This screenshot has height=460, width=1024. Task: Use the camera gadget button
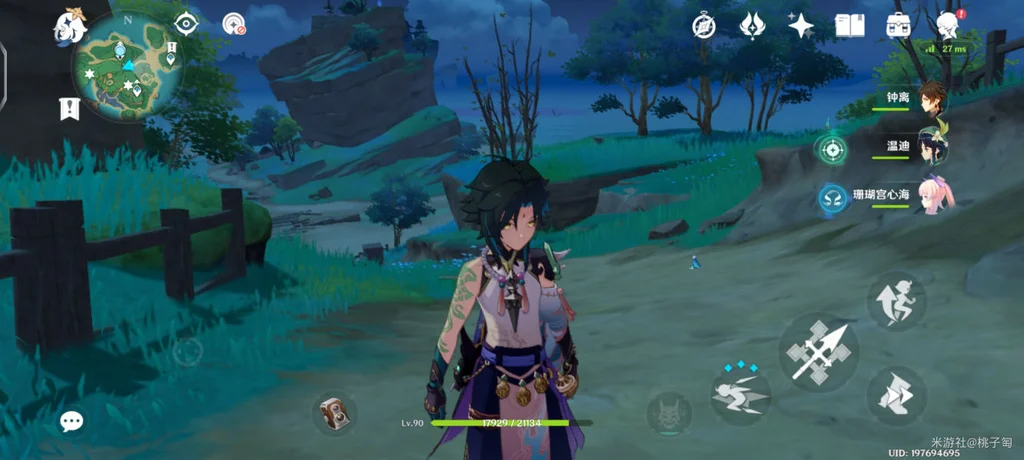tap(333, 413)
